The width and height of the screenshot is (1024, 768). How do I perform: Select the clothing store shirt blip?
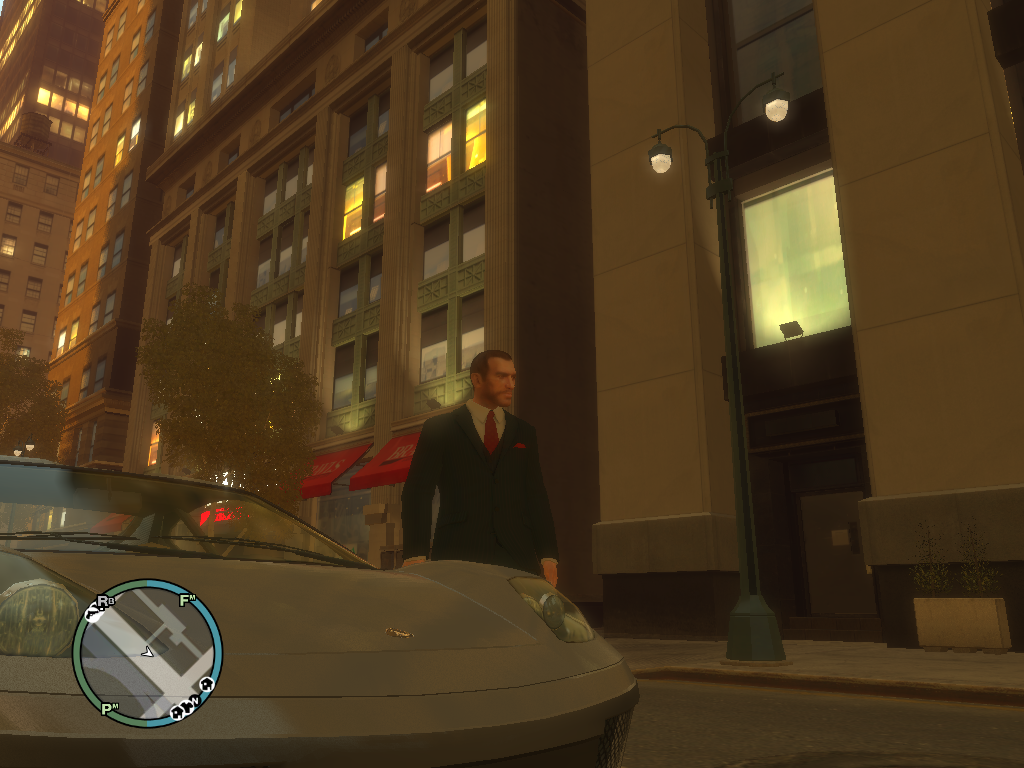pos(187,707)
